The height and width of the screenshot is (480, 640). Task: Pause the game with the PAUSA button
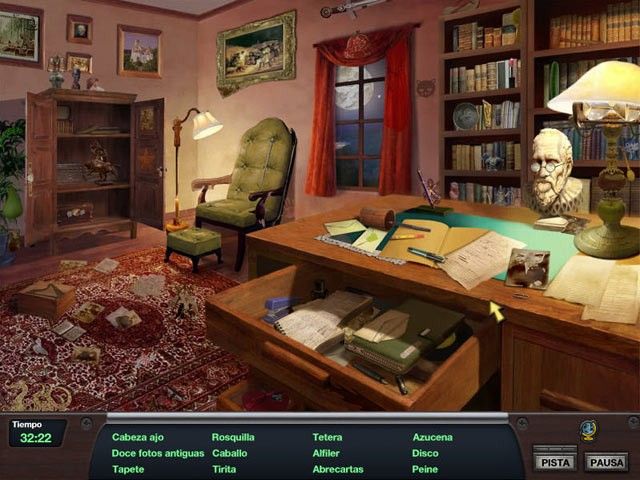606,461
